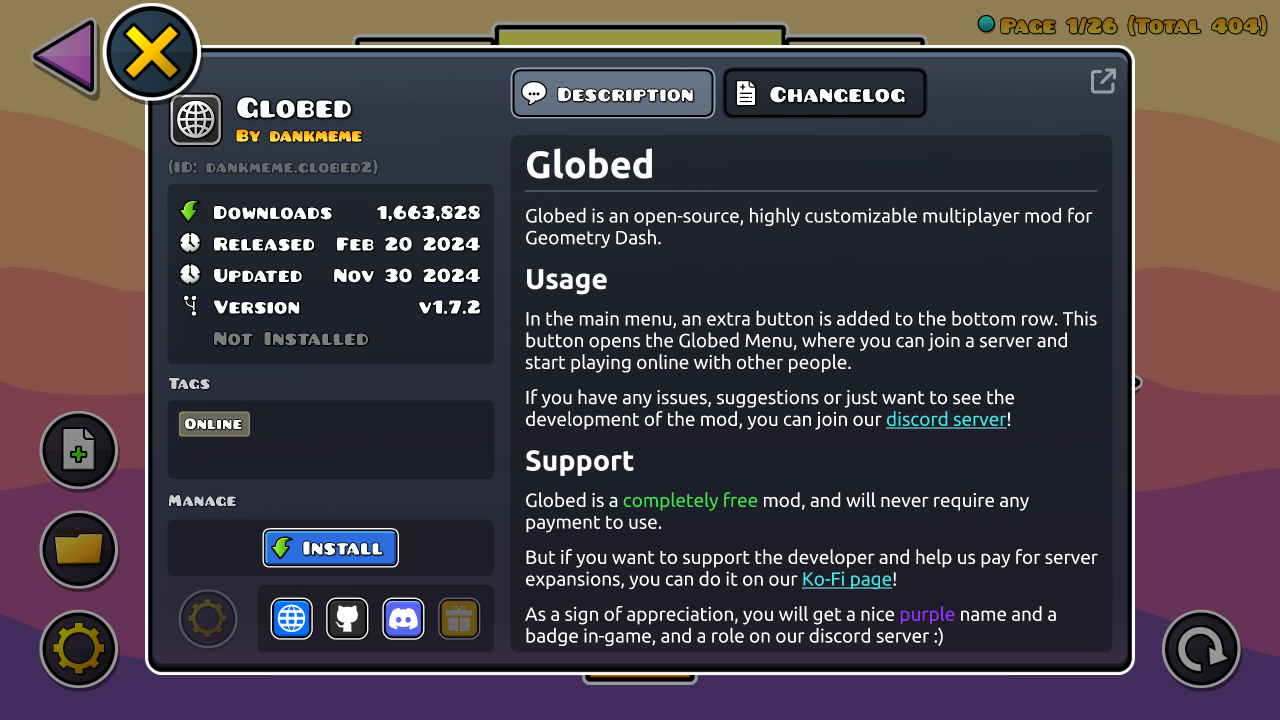1280x720 pixels.
Task: Open the mods folder button
Action: pos(79,549)
